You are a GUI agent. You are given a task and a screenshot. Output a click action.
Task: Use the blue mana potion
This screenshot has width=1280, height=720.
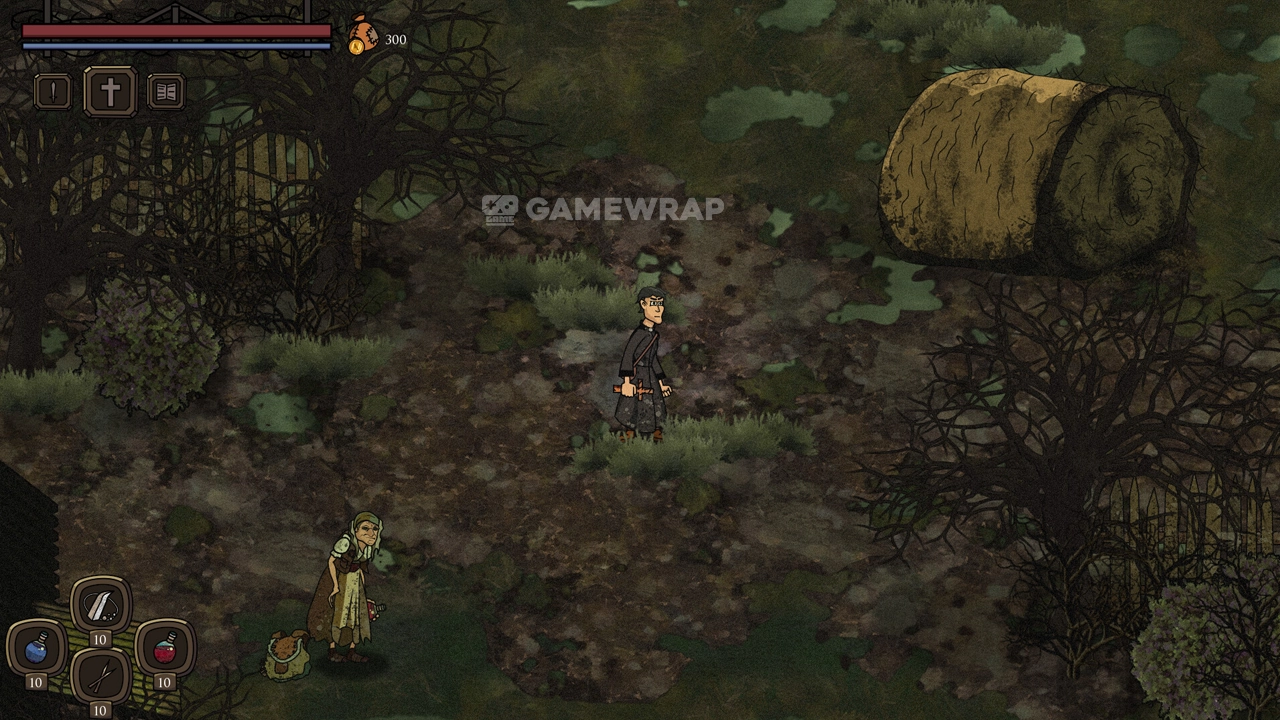pyautogui.click(x=36, y=648)
